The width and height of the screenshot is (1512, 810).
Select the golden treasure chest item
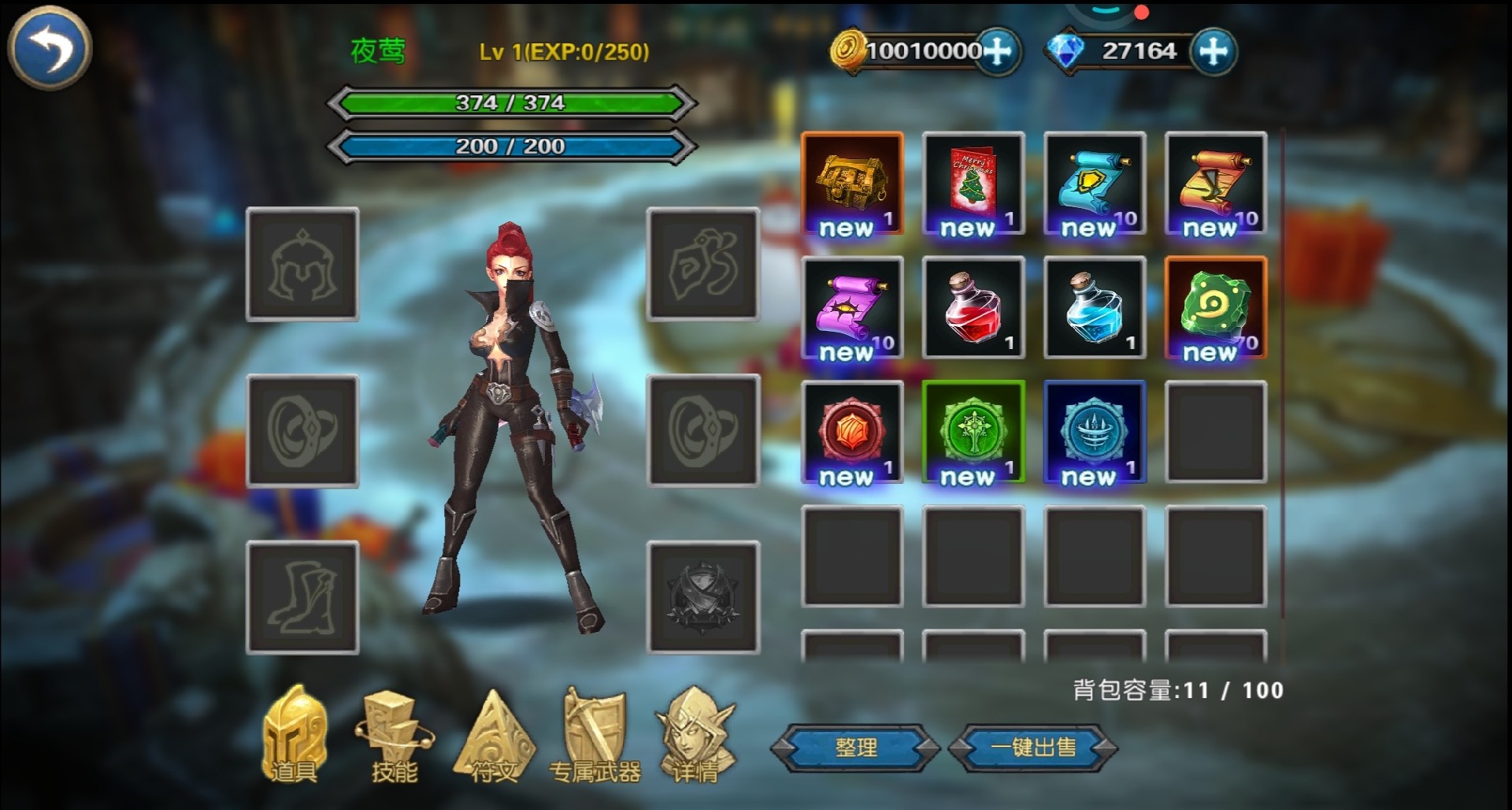click(x=852, y=184)
